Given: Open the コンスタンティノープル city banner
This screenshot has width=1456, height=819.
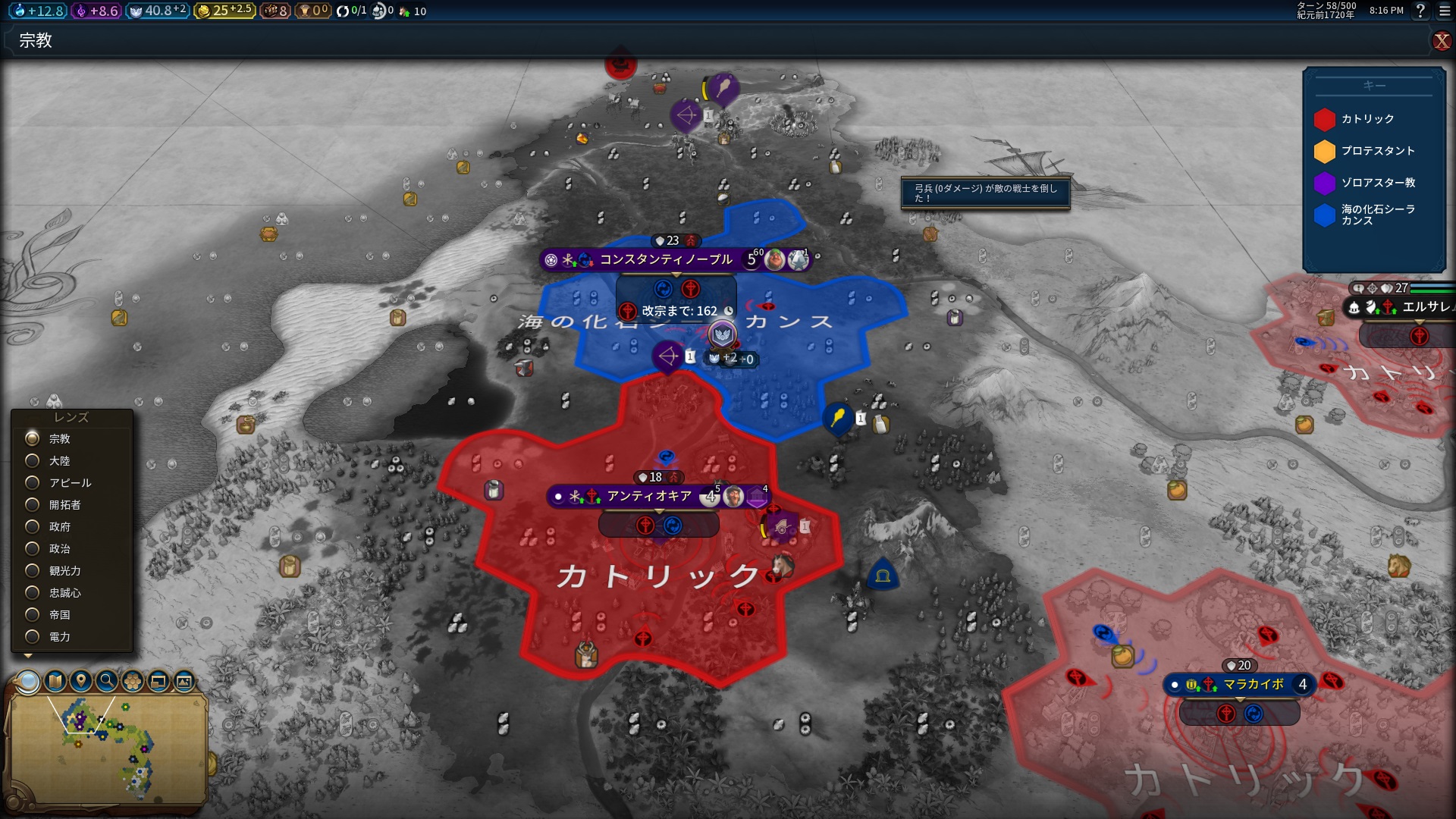Looking at the screenshot, I should pyautogui.click(x=666, y=260).
